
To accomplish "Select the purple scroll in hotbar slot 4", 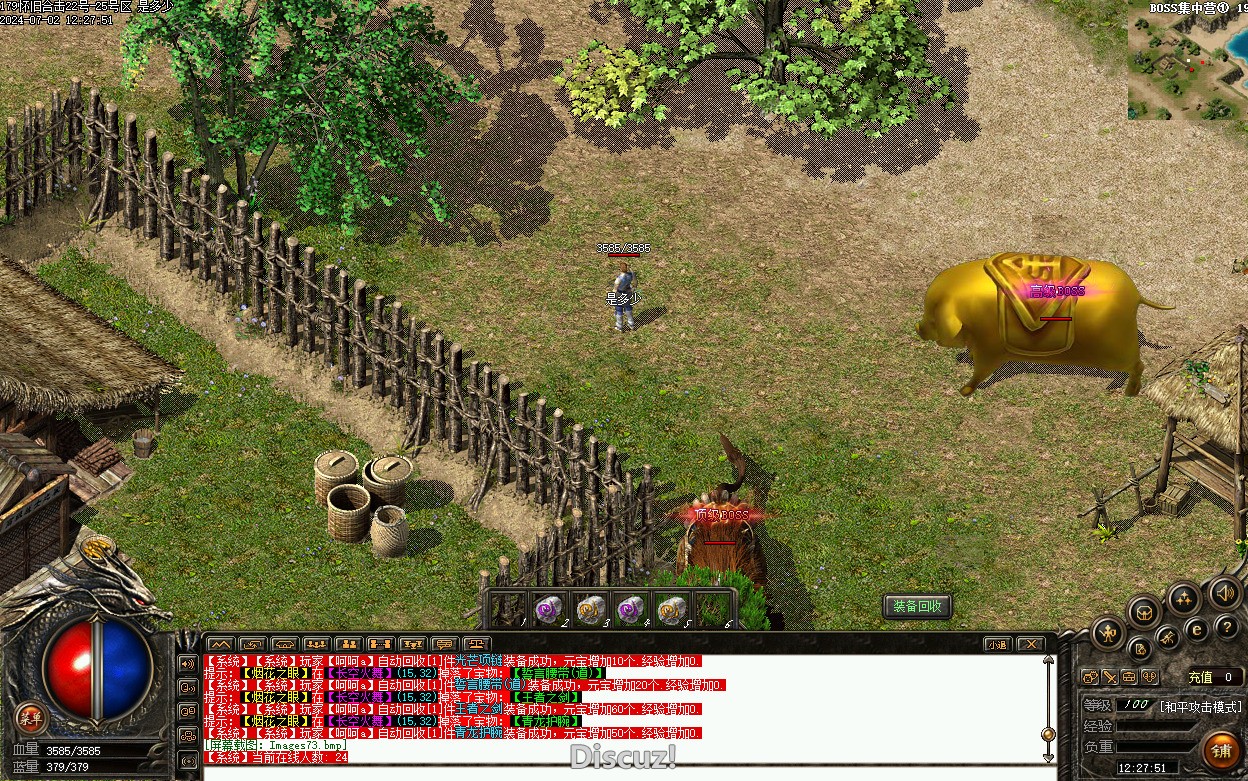I will point(630,607).
